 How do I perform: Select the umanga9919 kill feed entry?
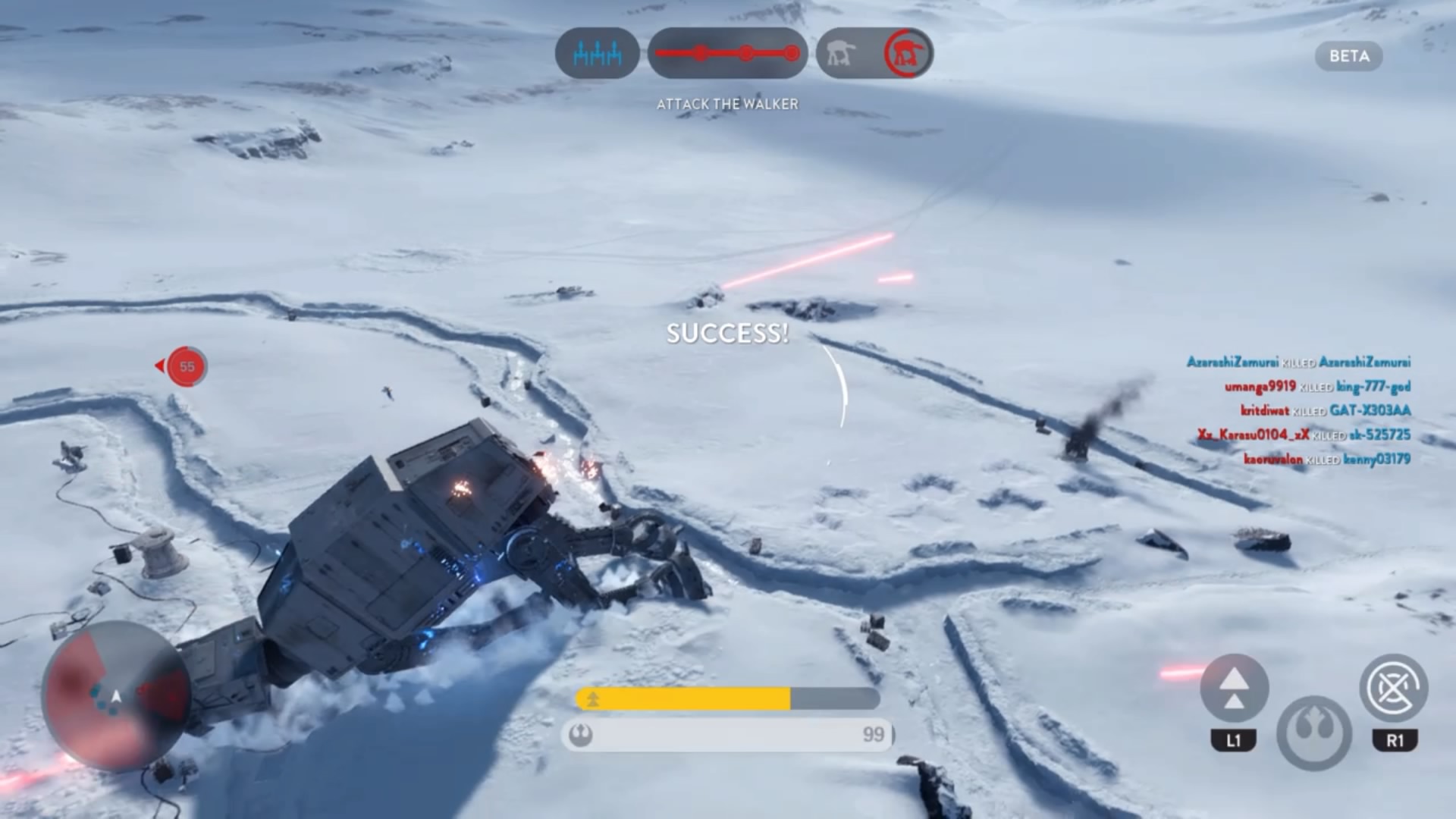point(1317,387)
